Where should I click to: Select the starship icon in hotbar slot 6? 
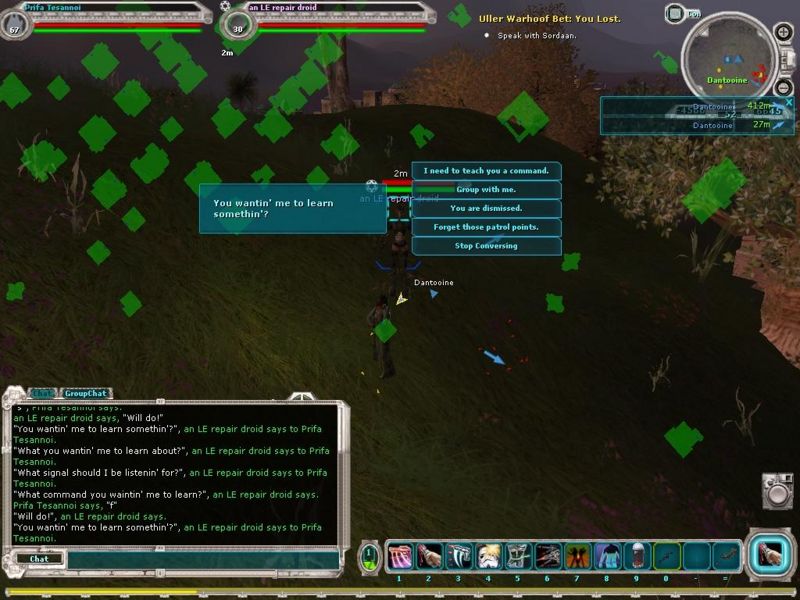(547, 556)
